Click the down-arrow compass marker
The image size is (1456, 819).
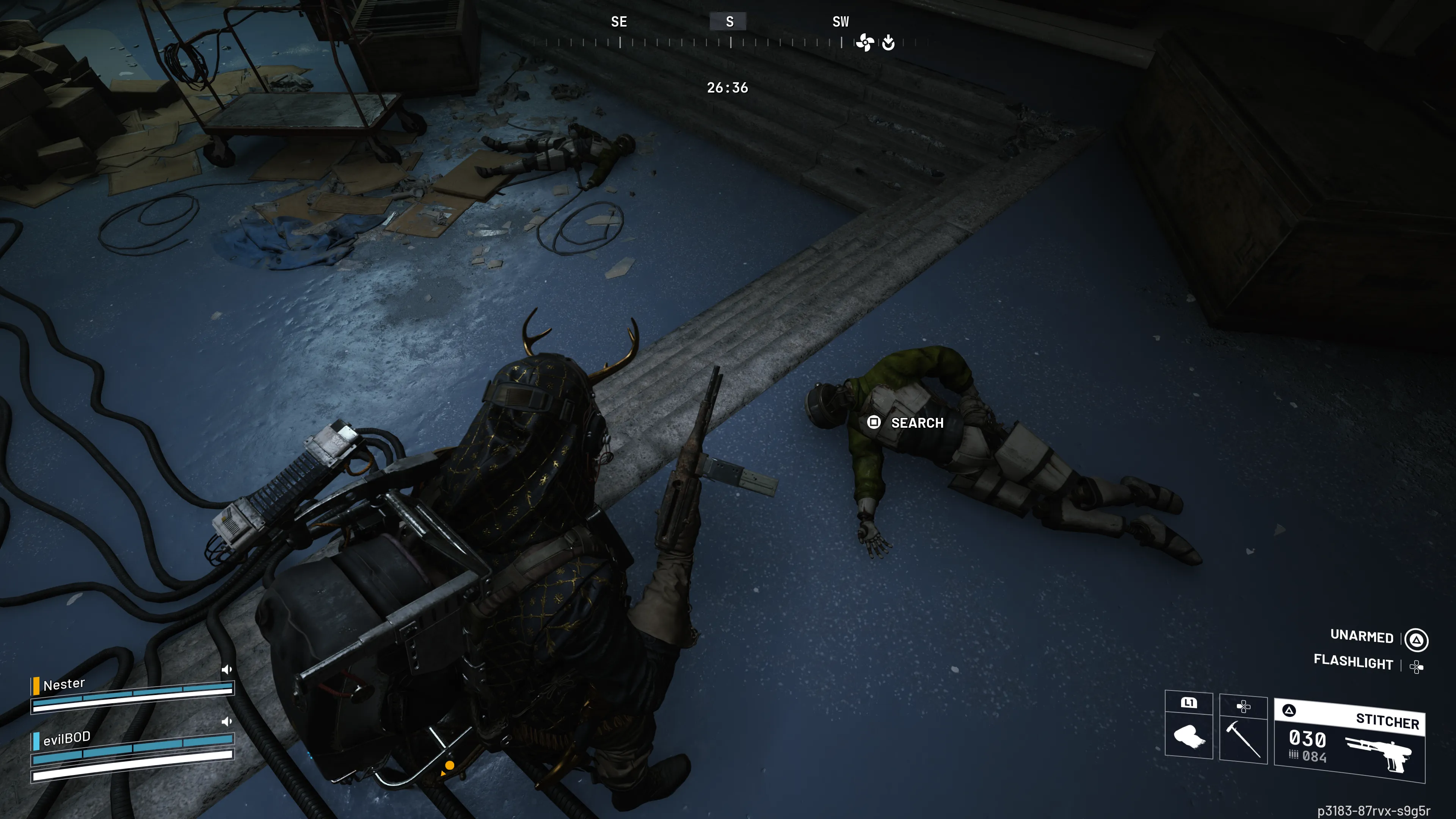[888, 42]
